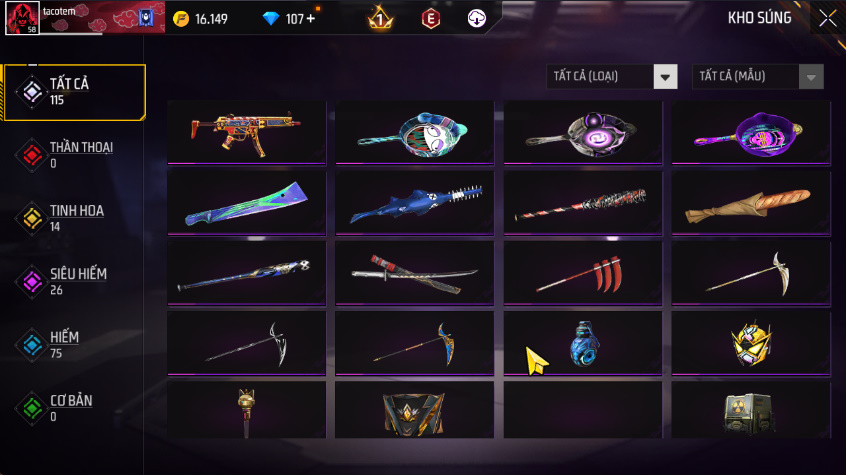The height and width of the screenshot is (475, 846).
Task: Close the Kho Súng weapon vault screen
Action: coord(828,18)
